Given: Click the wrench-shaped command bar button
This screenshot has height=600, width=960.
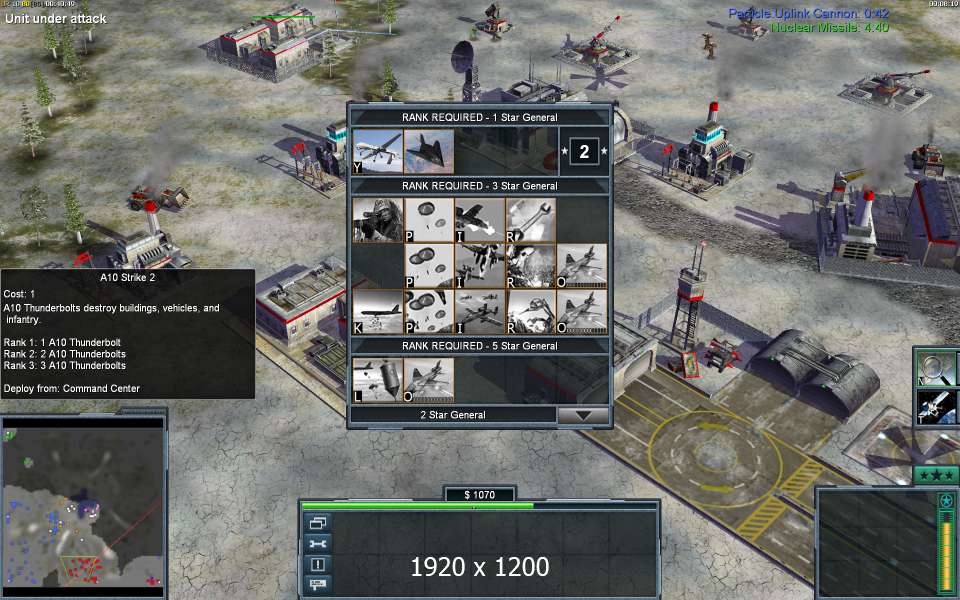Looking at the screenshot, I should (318, 543).
